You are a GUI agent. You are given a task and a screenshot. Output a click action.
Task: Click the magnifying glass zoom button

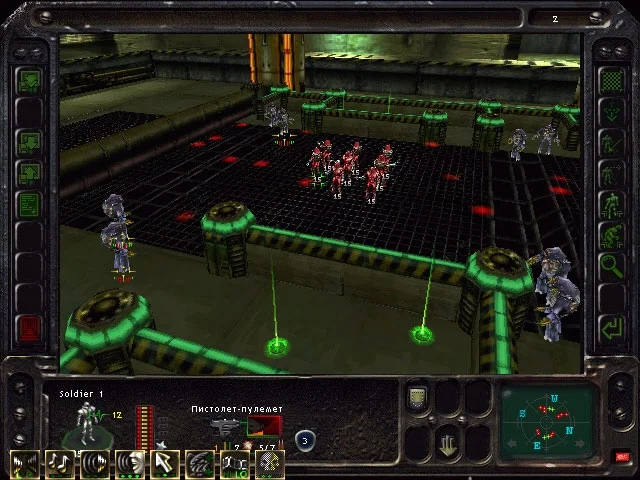click(610, 266)
